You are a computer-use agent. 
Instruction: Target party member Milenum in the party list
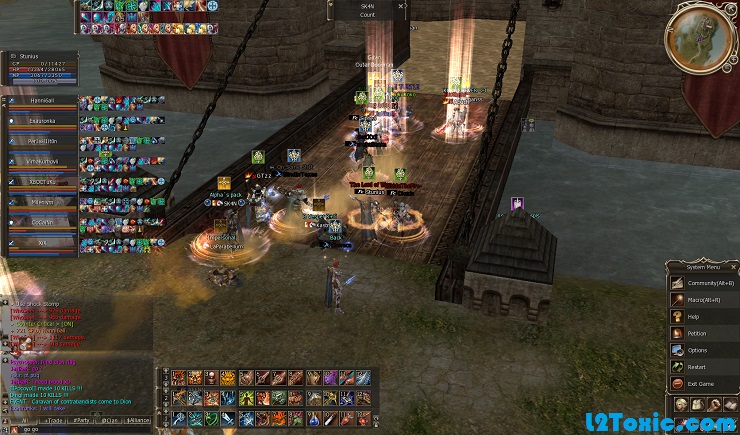pyautogui.click(x=42, y=201)
